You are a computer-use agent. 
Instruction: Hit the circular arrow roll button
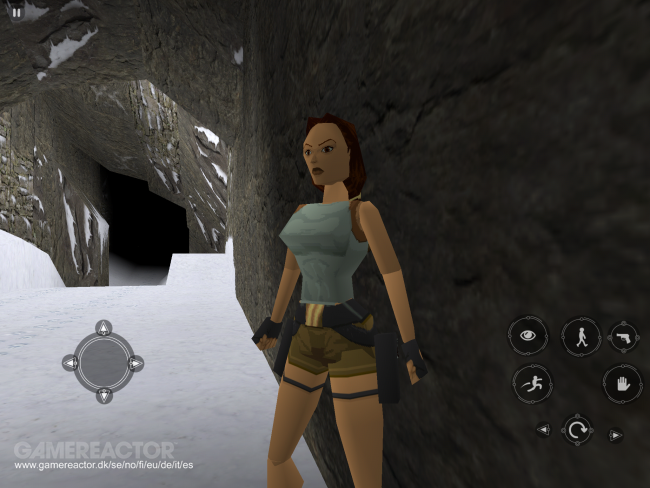coord(577,431)
